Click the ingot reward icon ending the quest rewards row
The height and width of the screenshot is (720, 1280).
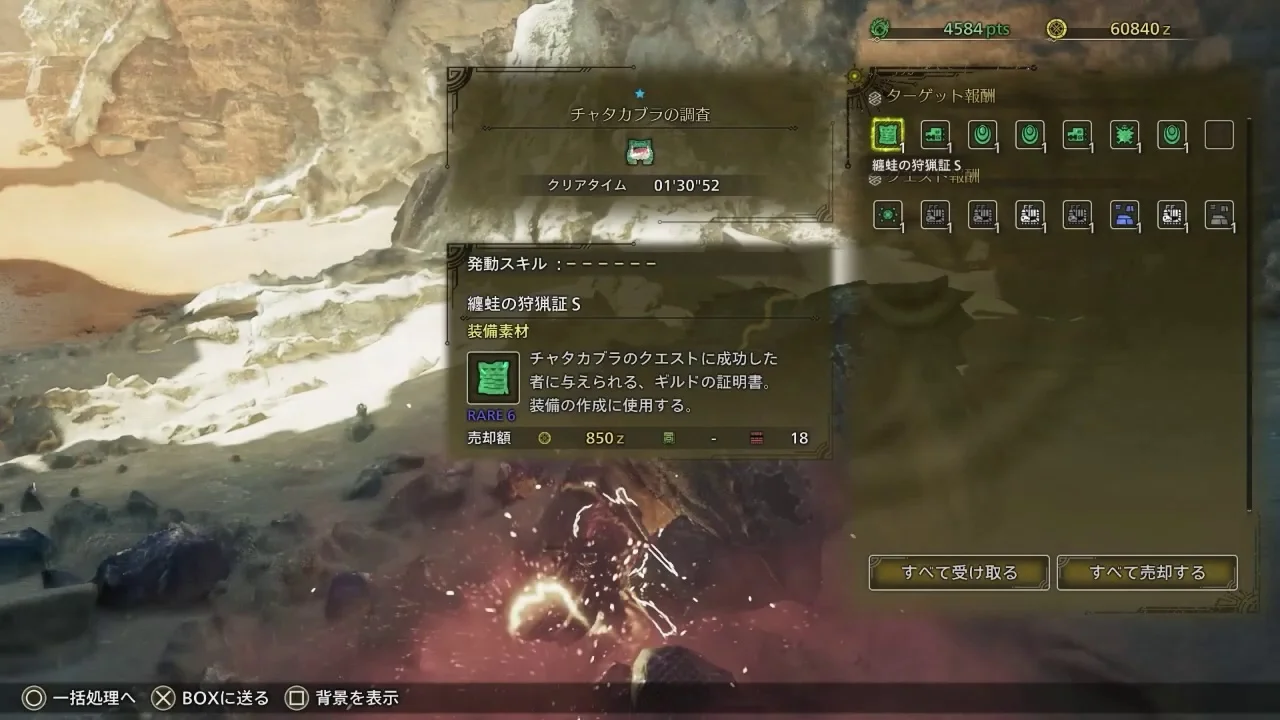[x=1219, y=215]
